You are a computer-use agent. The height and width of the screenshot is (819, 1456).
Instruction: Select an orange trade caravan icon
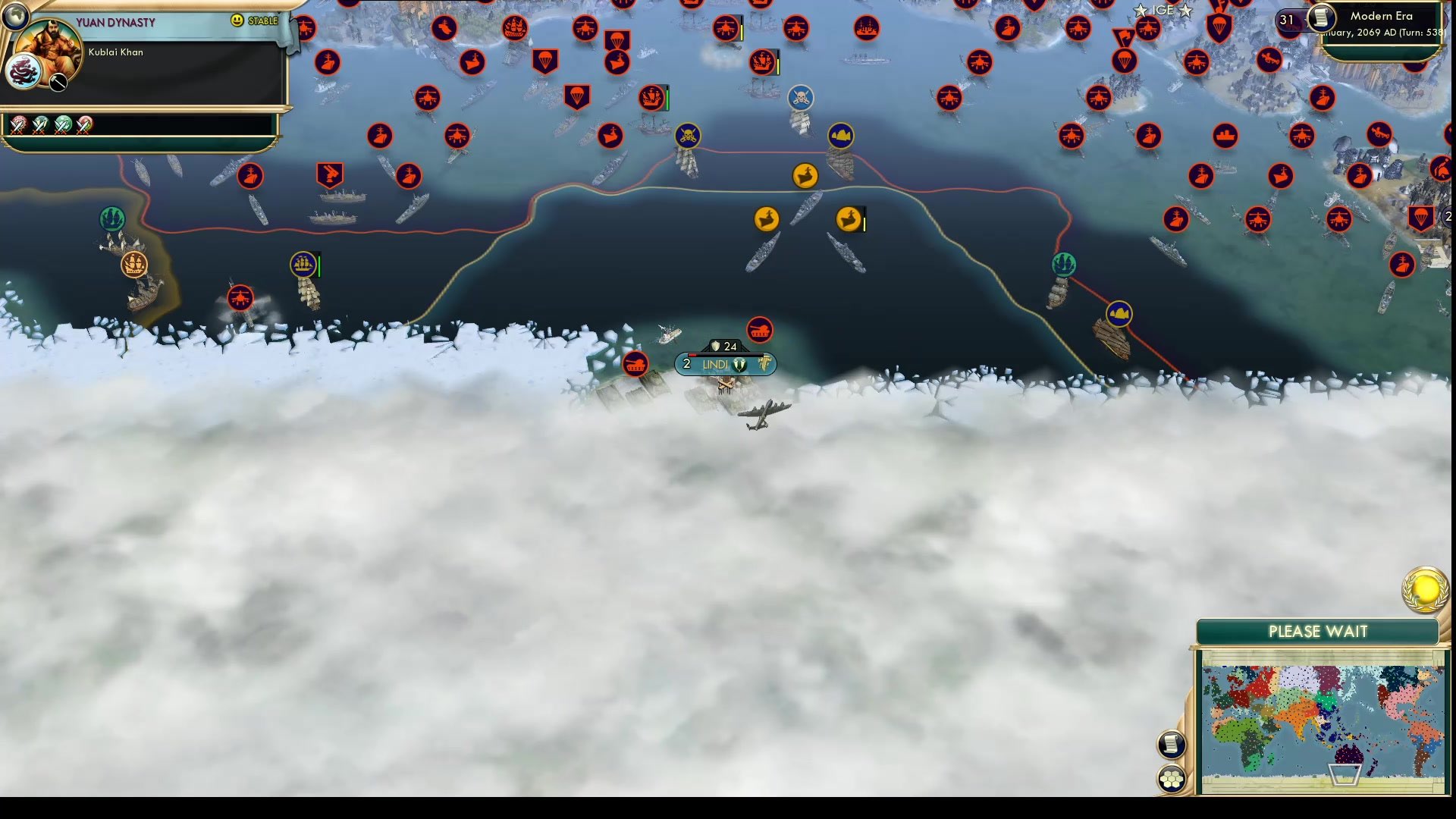tap(806, 175)
